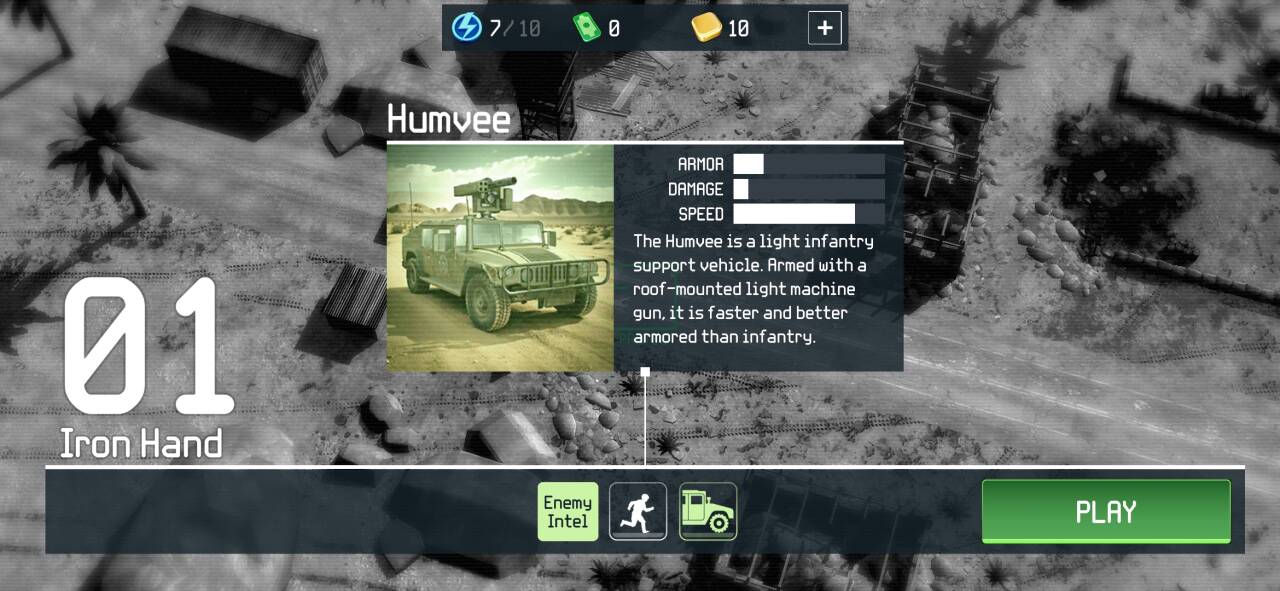Open the Enemy Intel tile
This screenshot has width=1280, height=591.
(x=568, y=511)
